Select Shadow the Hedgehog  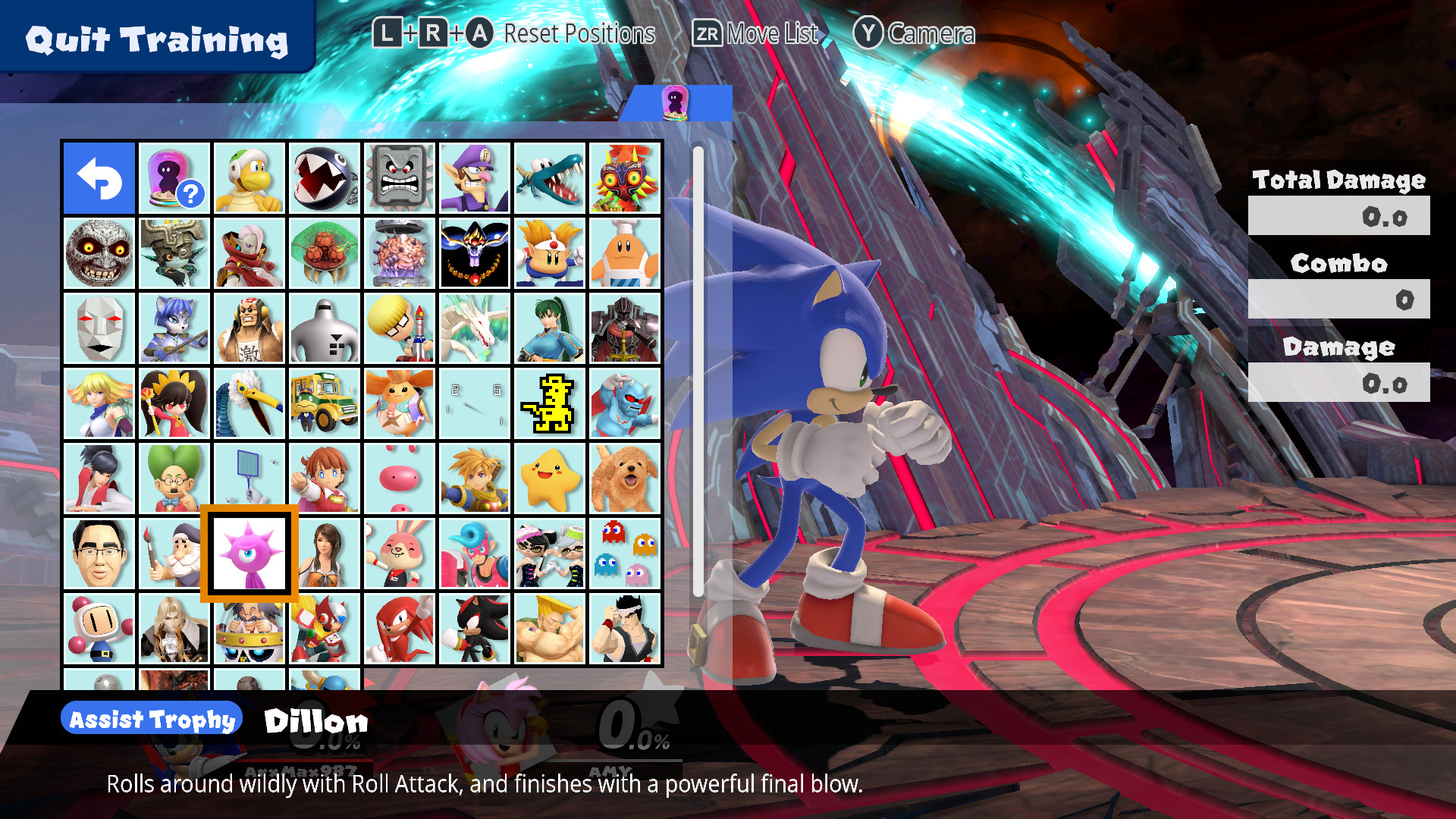pyautogui.click(x=475, y=627)
